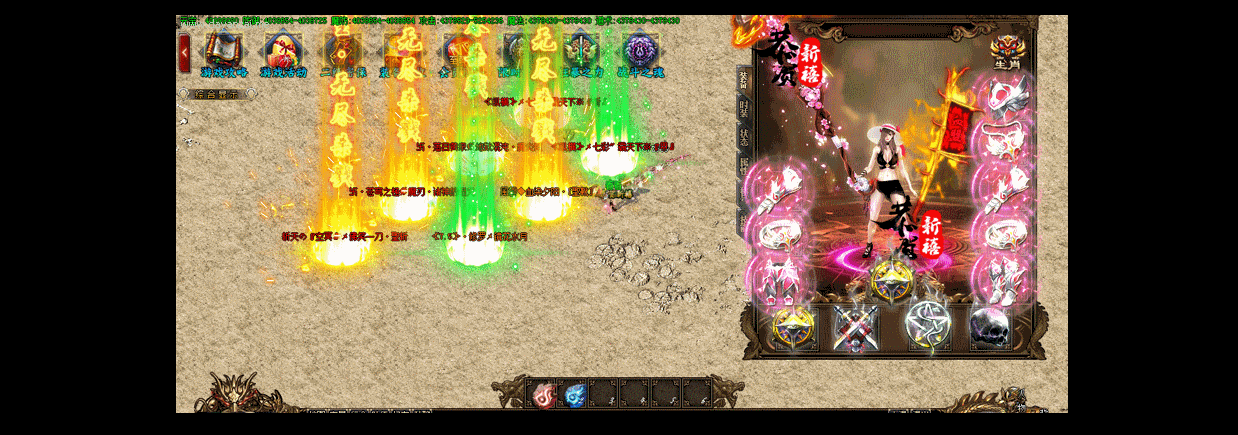Viewport: 1238px width, 435px height.
Task: Open the 战斗之魂 purple orb icon
Action: [640, 51]
